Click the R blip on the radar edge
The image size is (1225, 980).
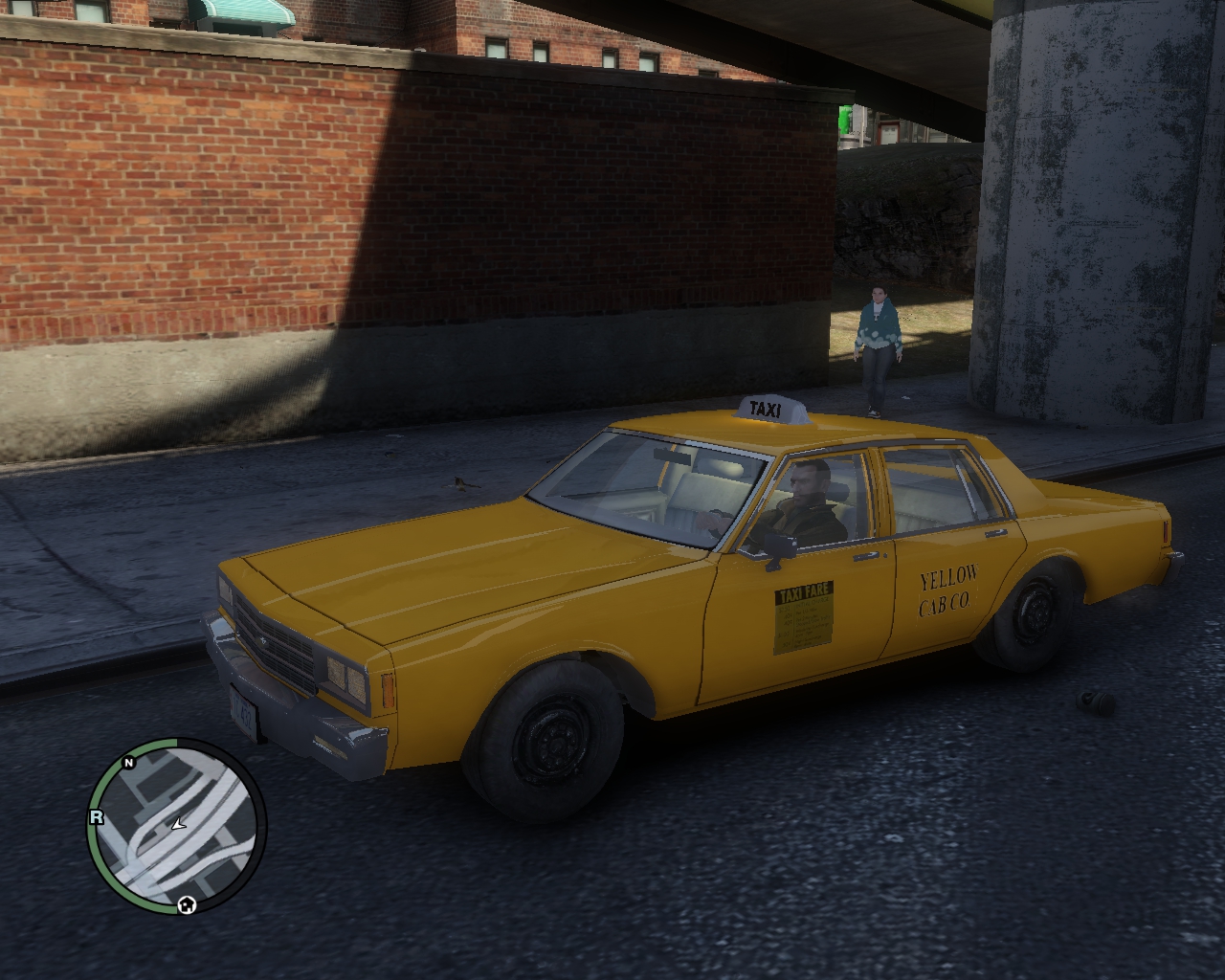[x=96, y=816]
